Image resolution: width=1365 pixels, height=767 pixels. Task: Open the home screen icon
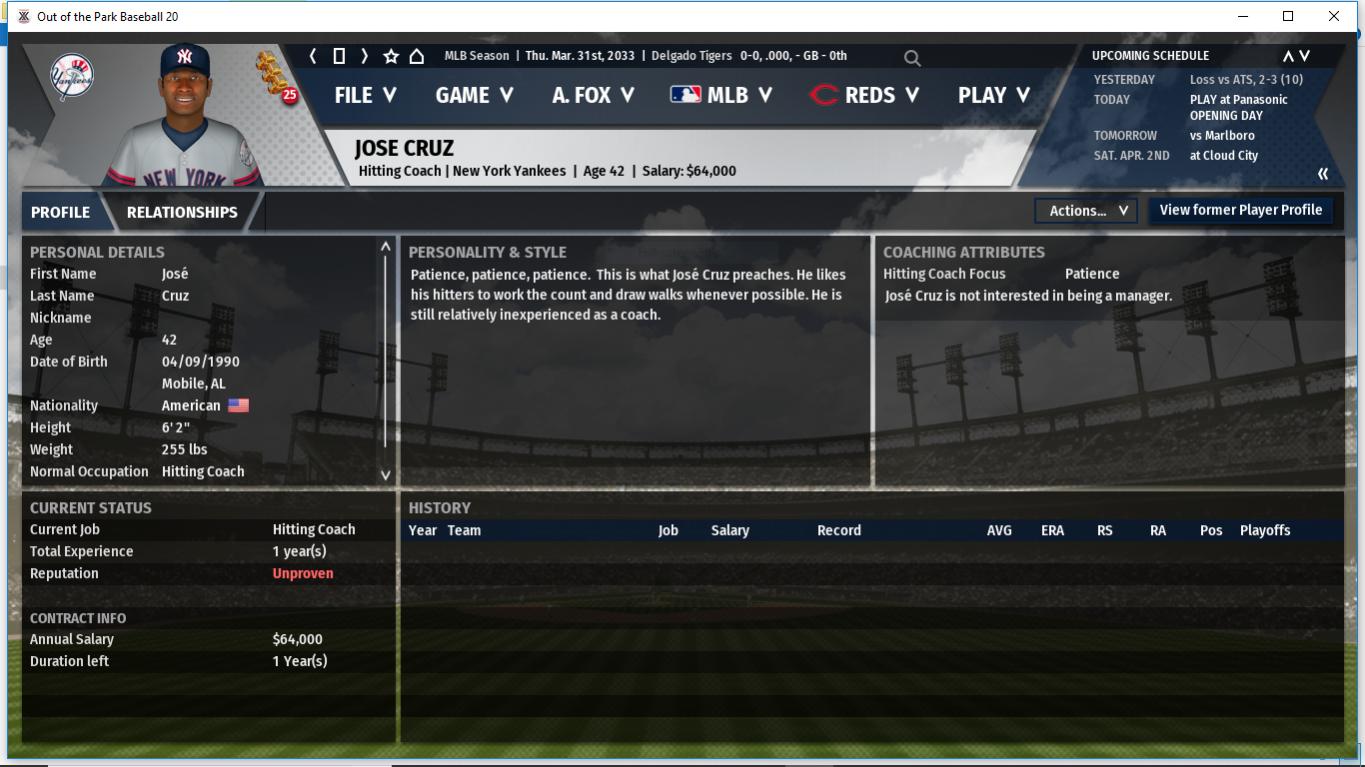[x=417, y=56]
